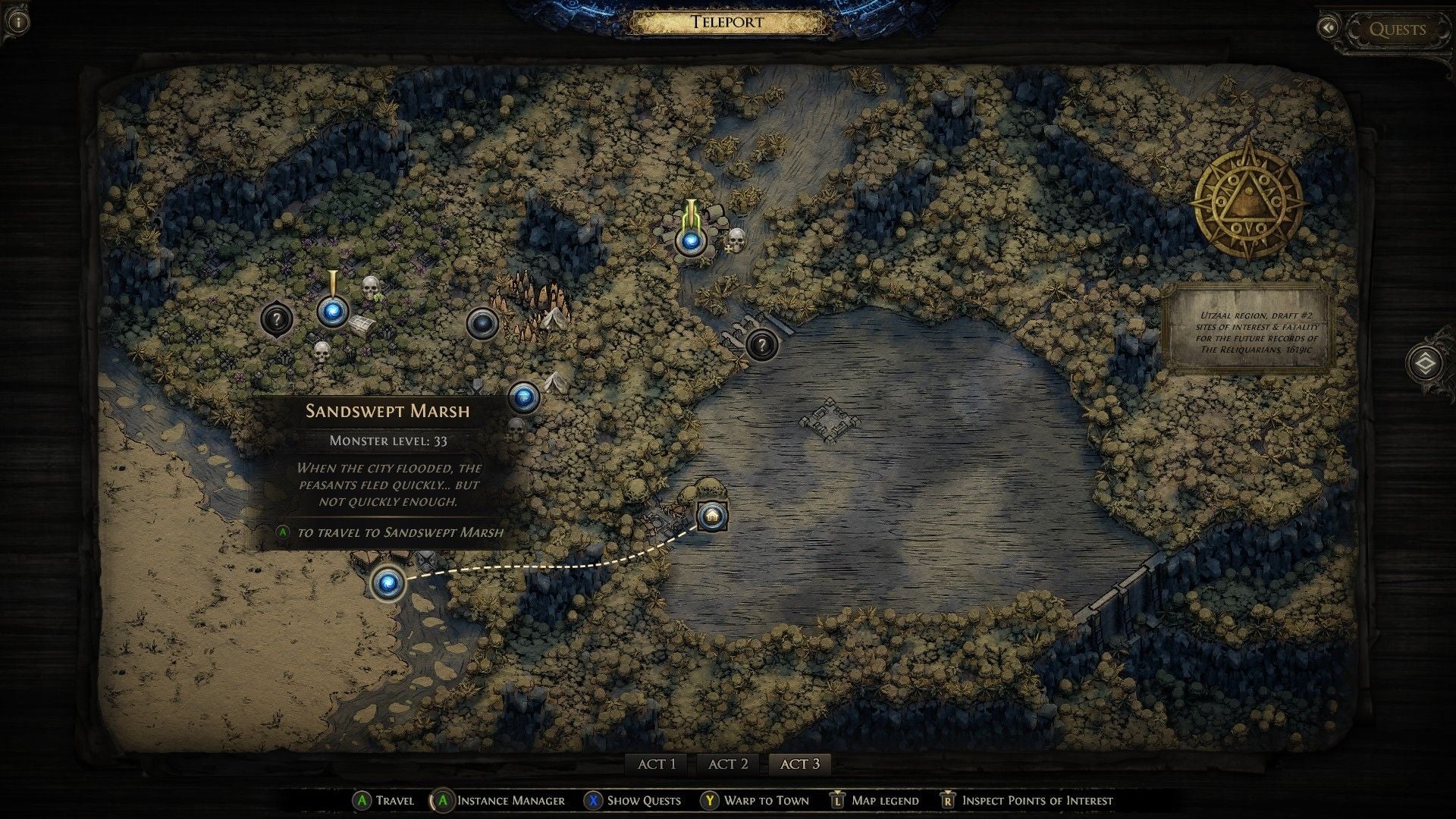Select the town waypoint with house symbol

pos(711,515)
